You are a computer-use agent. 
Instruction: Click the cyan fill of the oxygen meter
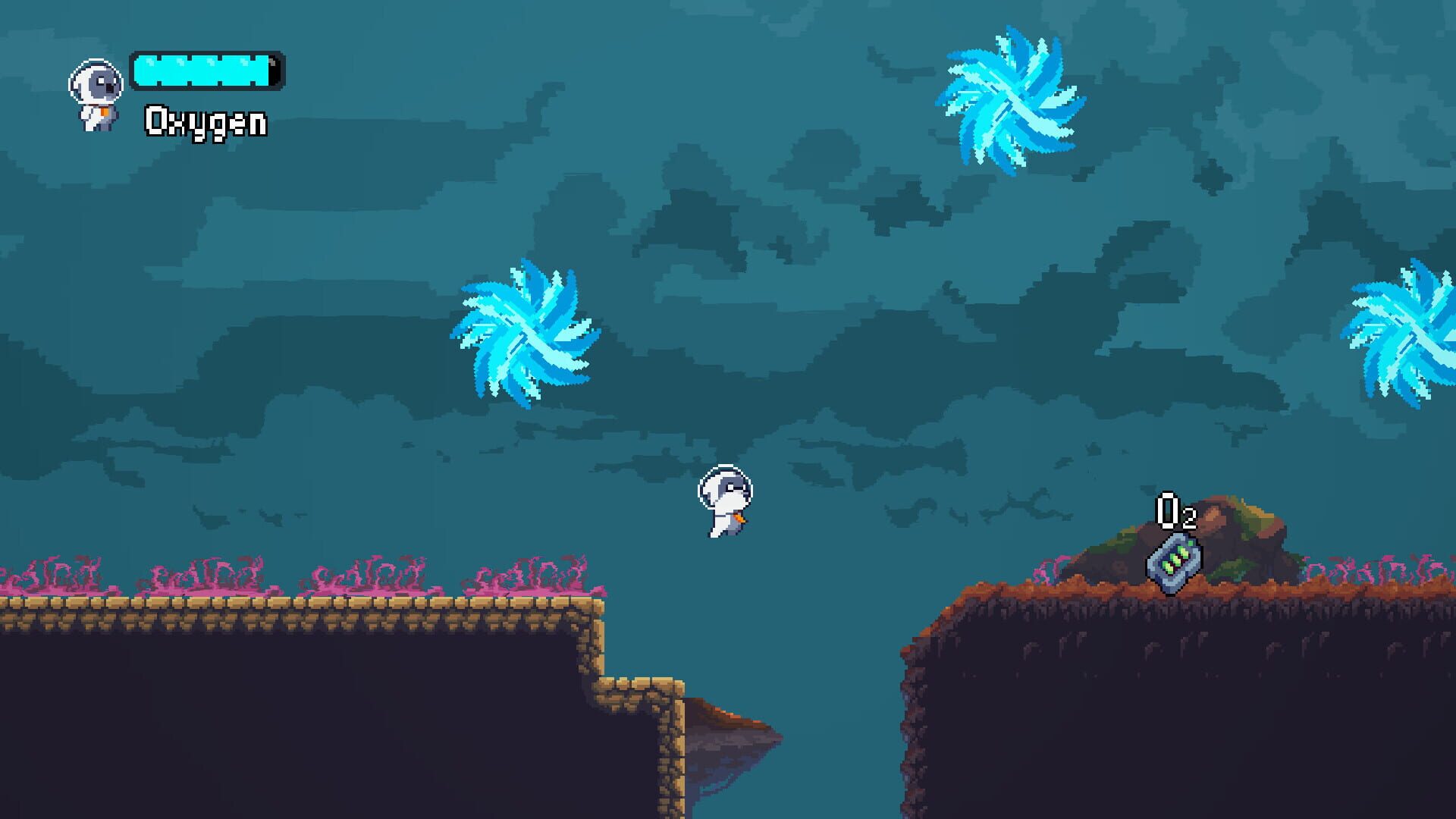pyautogui.click(x=201, y=71)
